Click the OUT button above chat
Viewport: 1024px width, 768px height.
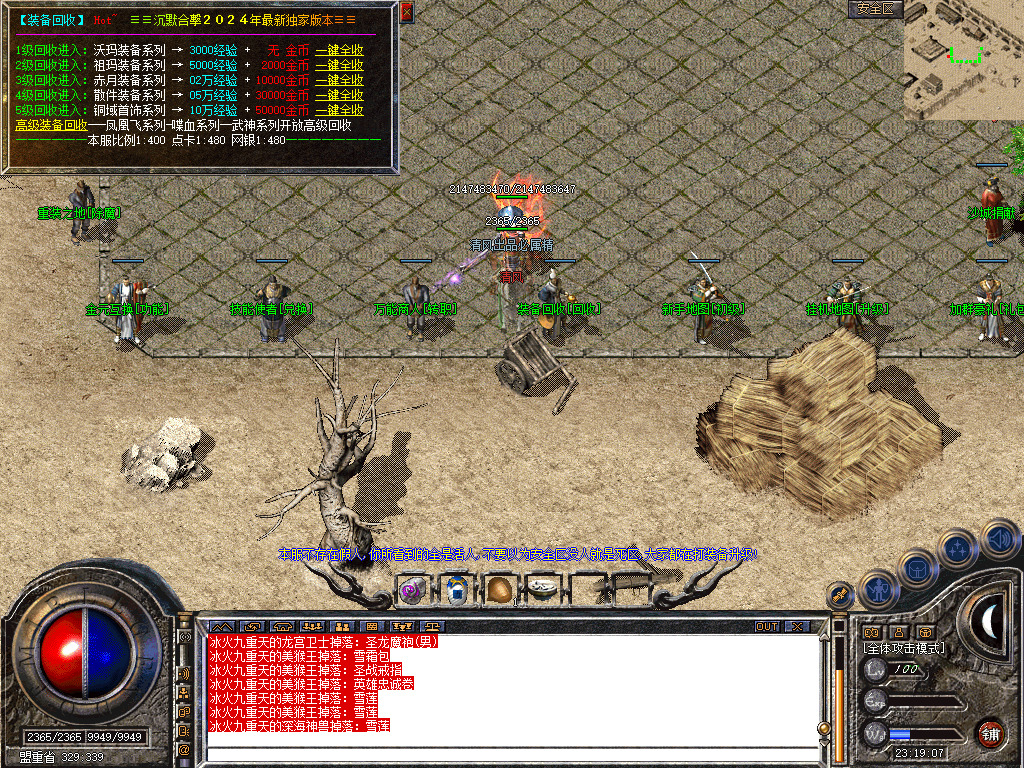click(766, 627)
